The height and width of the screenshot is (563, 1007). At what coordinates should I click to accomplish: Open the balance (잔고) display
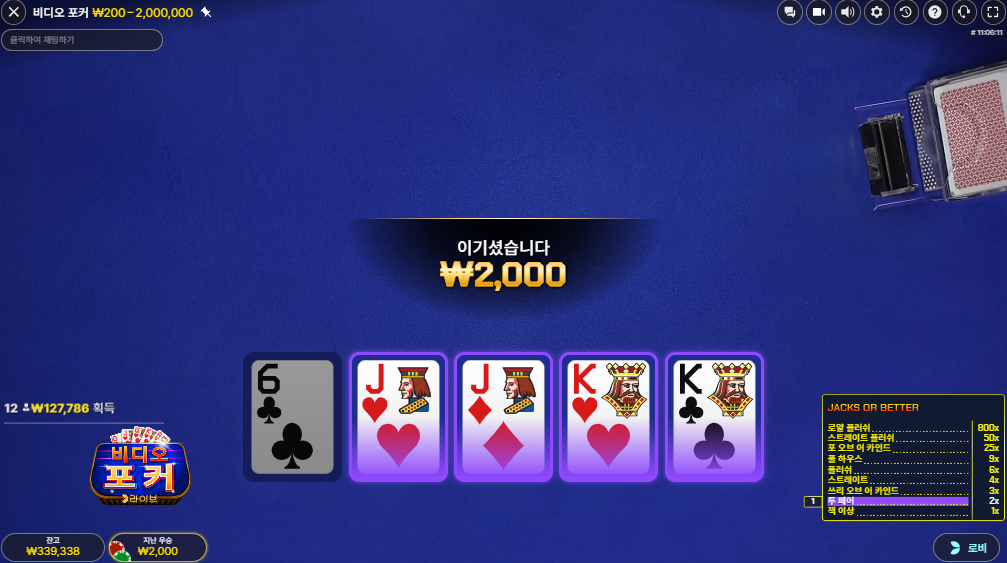pos(53,547)
